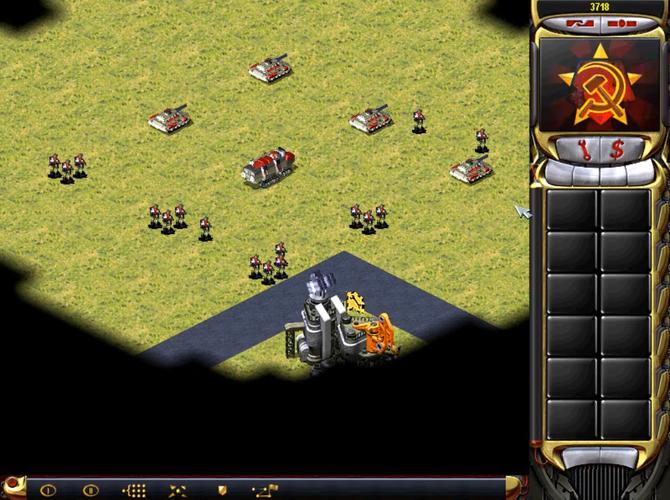Activate the crossed-arrows deploy command
The height and width of the screenshot is (500, 670).
coord(178,490)
